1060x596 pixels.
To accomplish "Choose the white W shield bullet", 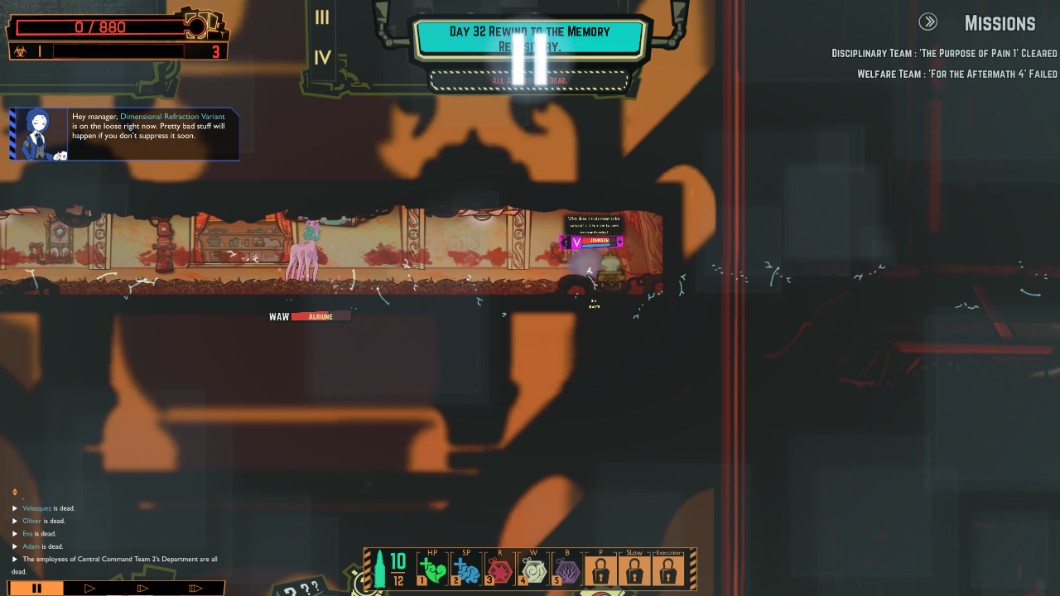I will point(533,570).
